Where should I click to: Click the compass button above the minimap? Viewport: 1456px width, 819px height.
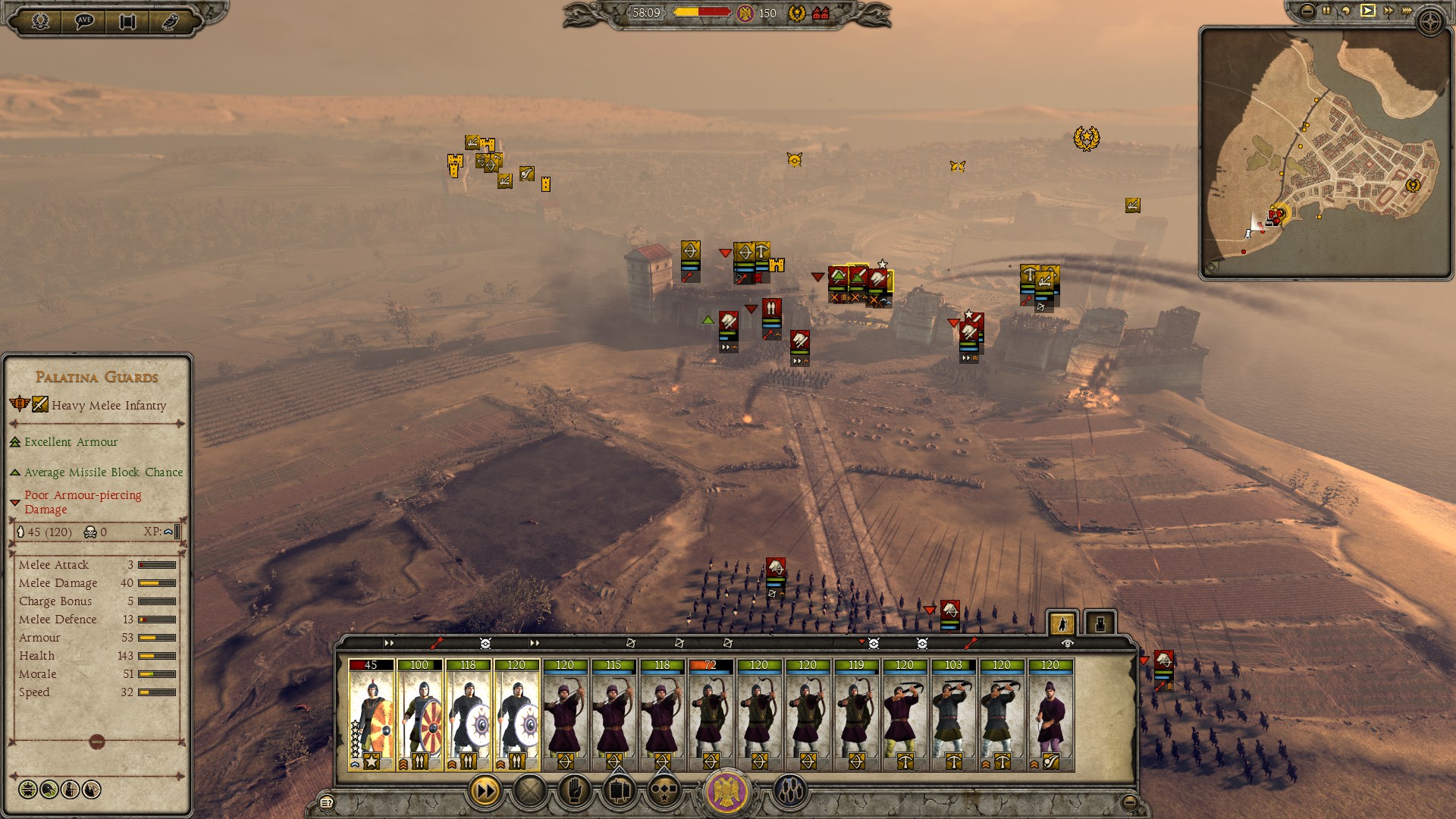point(1430,22)
